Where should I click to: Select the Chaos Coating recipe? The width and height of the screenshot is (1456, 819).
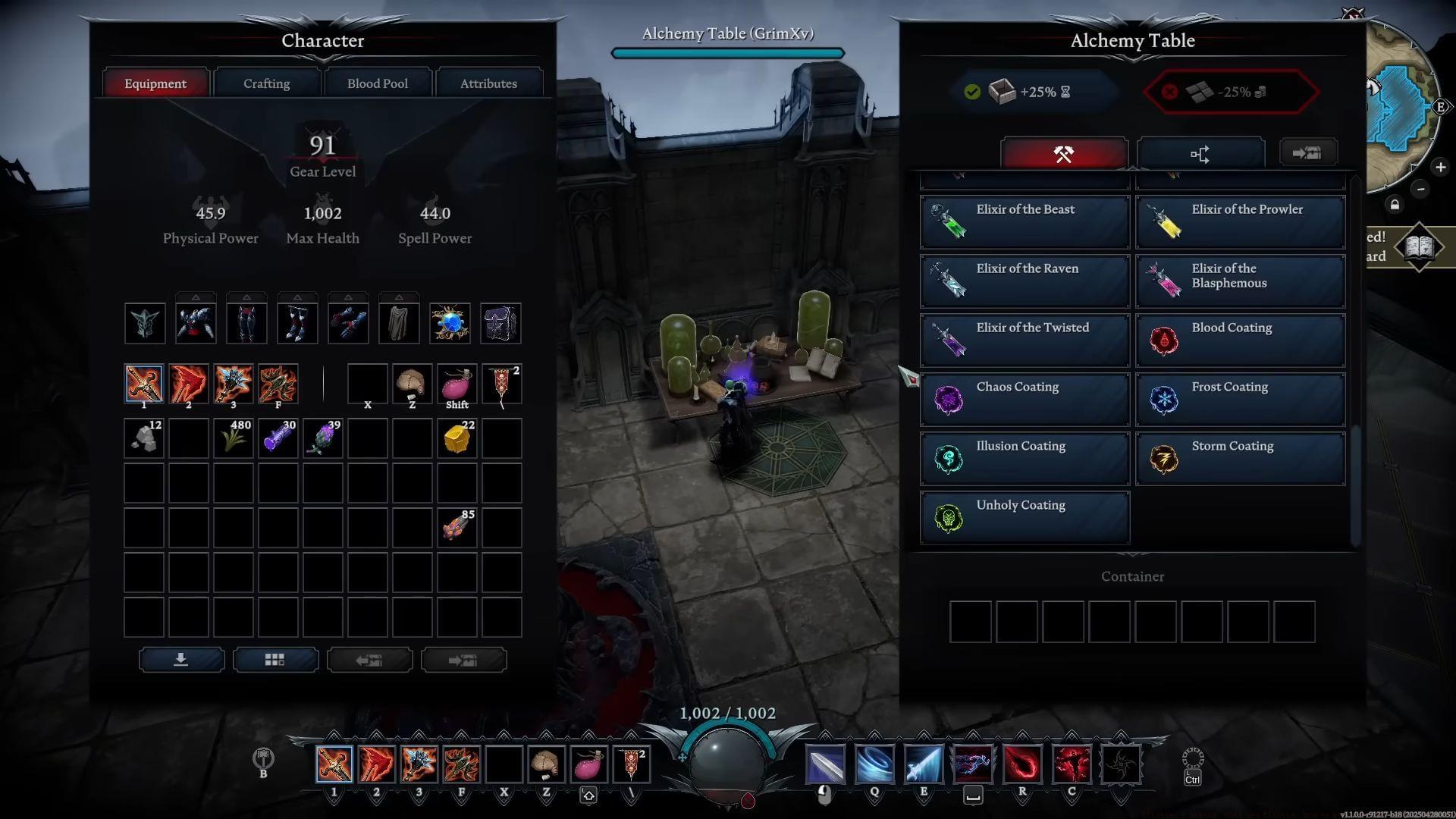pos(1025,399)
